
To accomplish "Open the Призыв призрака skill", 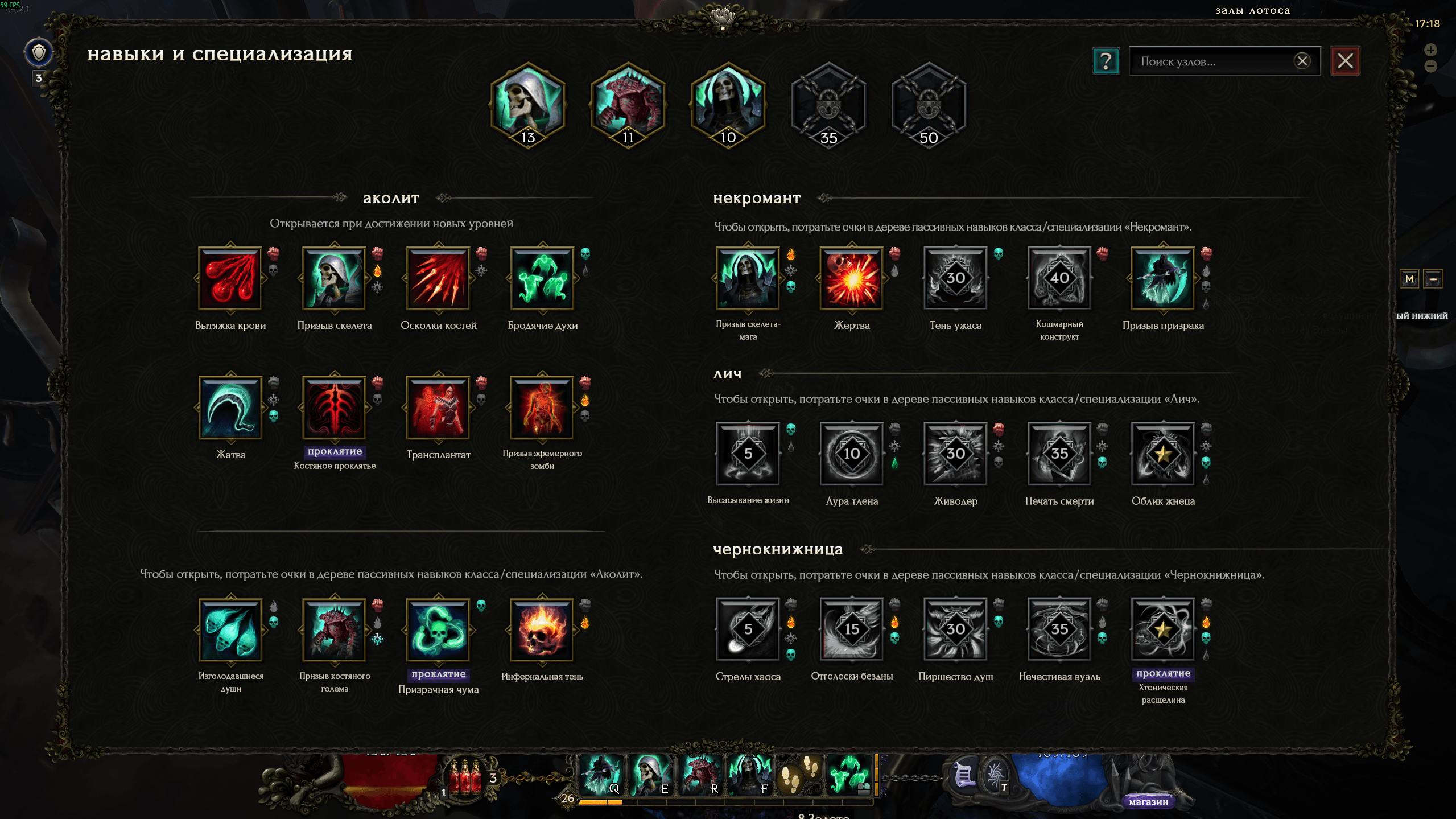I will coord(1163,278).
